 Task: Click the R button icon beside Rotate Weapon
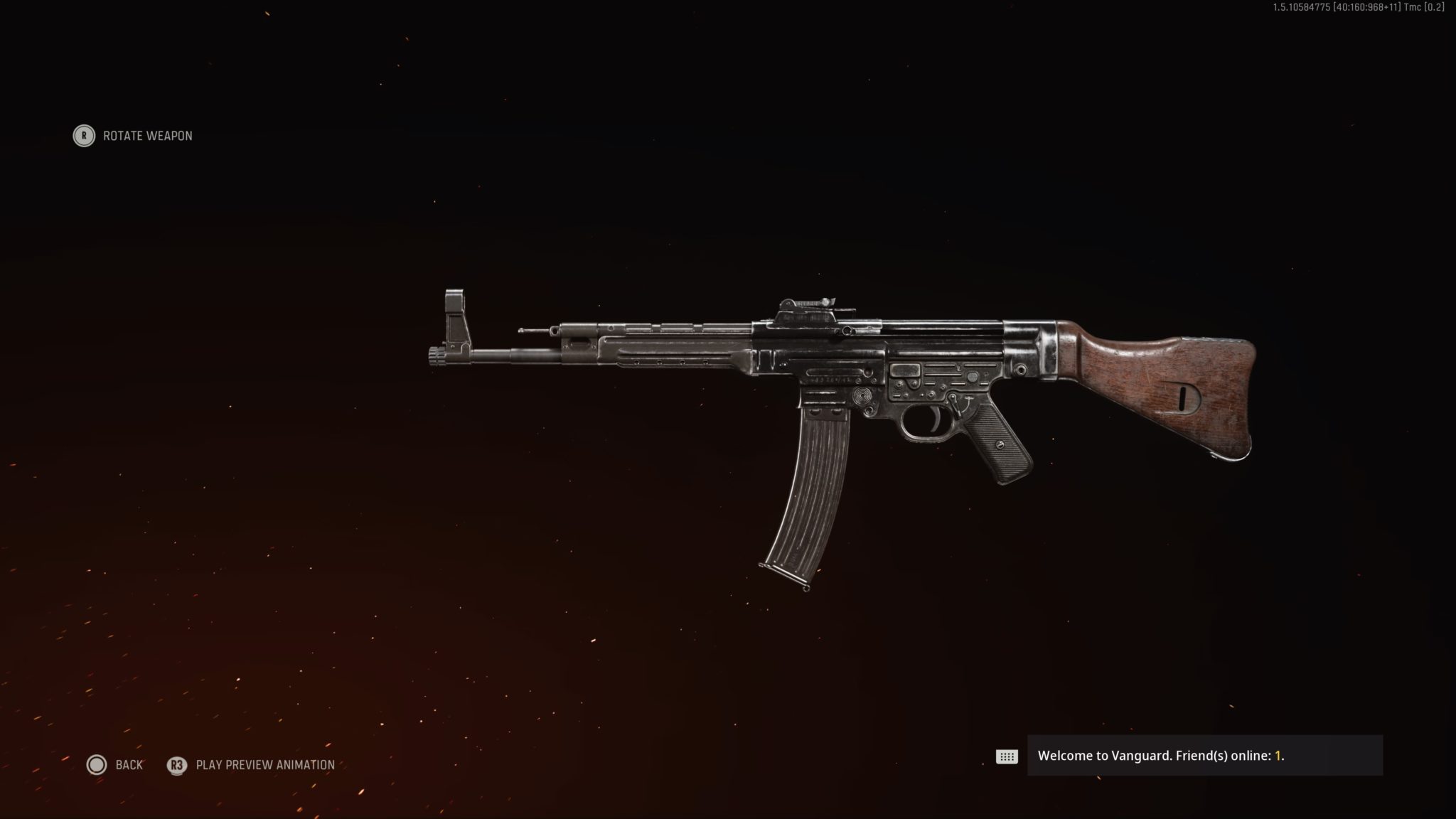pyautogui.click(x=83, y=136)
